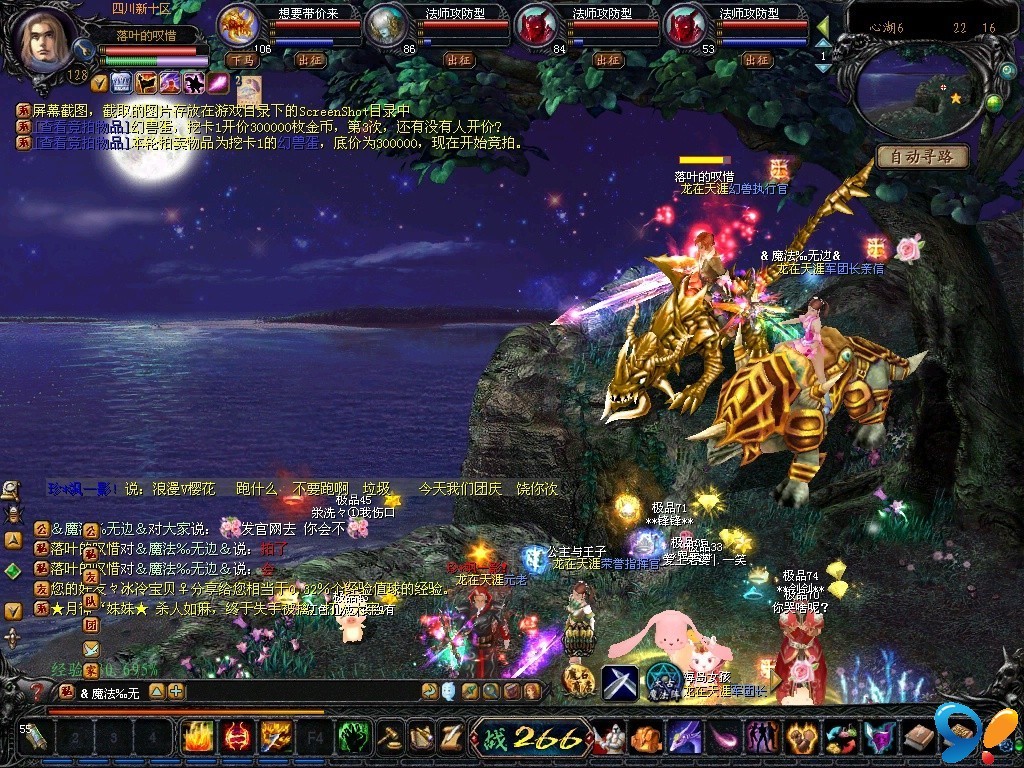1024x768 pixels.
Task: Open the book icon on the bottom toolbar
Action: point(918,738)
